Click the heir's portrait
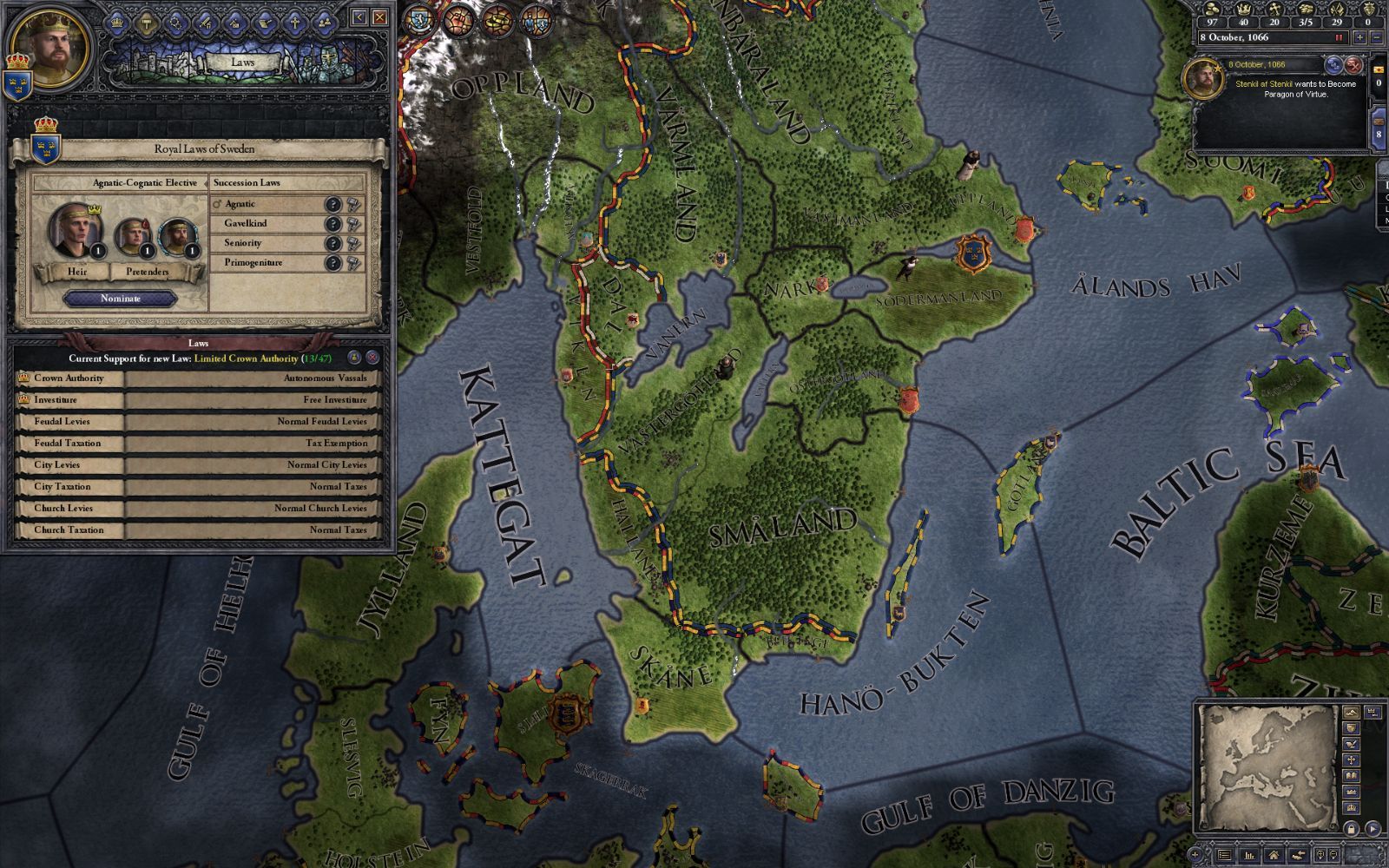The height and width of the screenshot is (868, 1389). coord(76,231)
